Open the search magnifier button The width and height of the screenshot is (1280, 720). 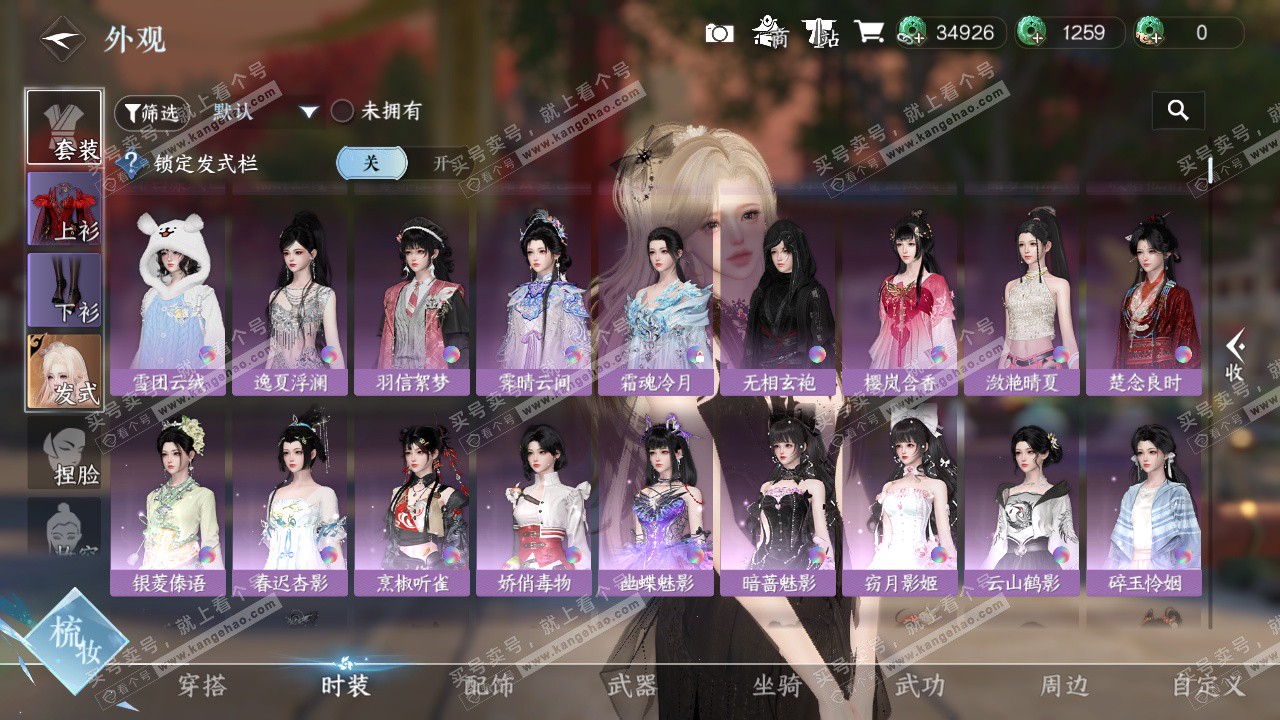coord(1178,111)
